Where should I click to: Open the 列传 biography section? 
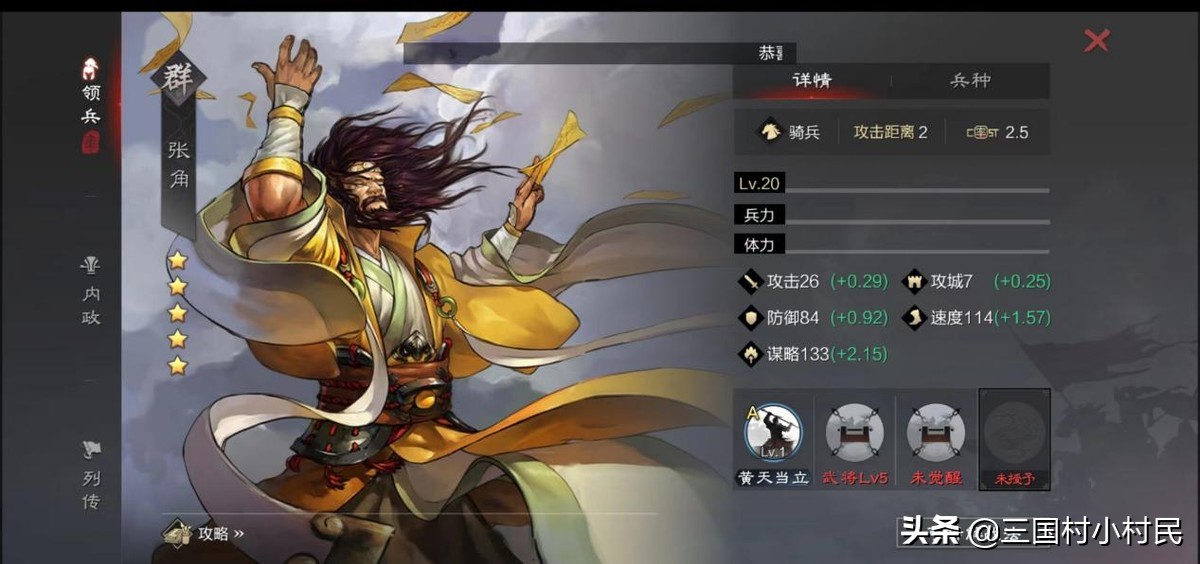click(91, 477)
